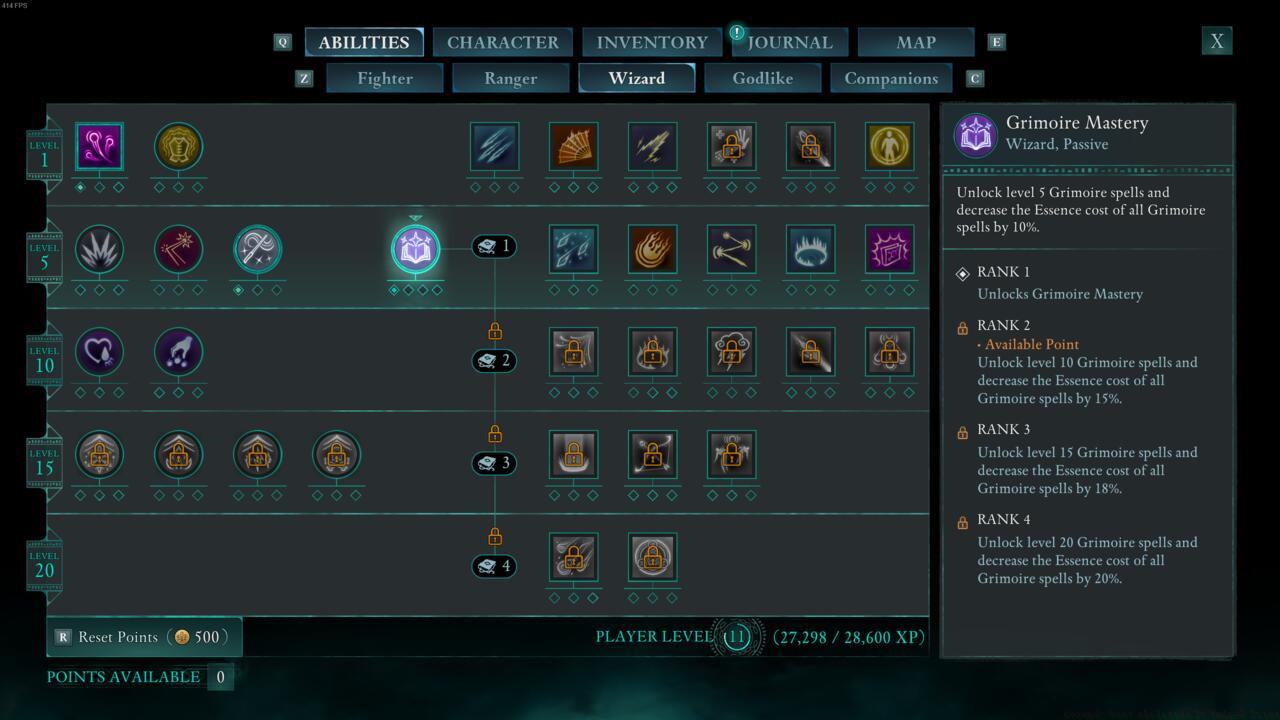The width and height of the screenshot is (1280, 720).
Task: Toggle the first rank diamond under Grimoire Mastery
Action: click(x=396, y=289)
